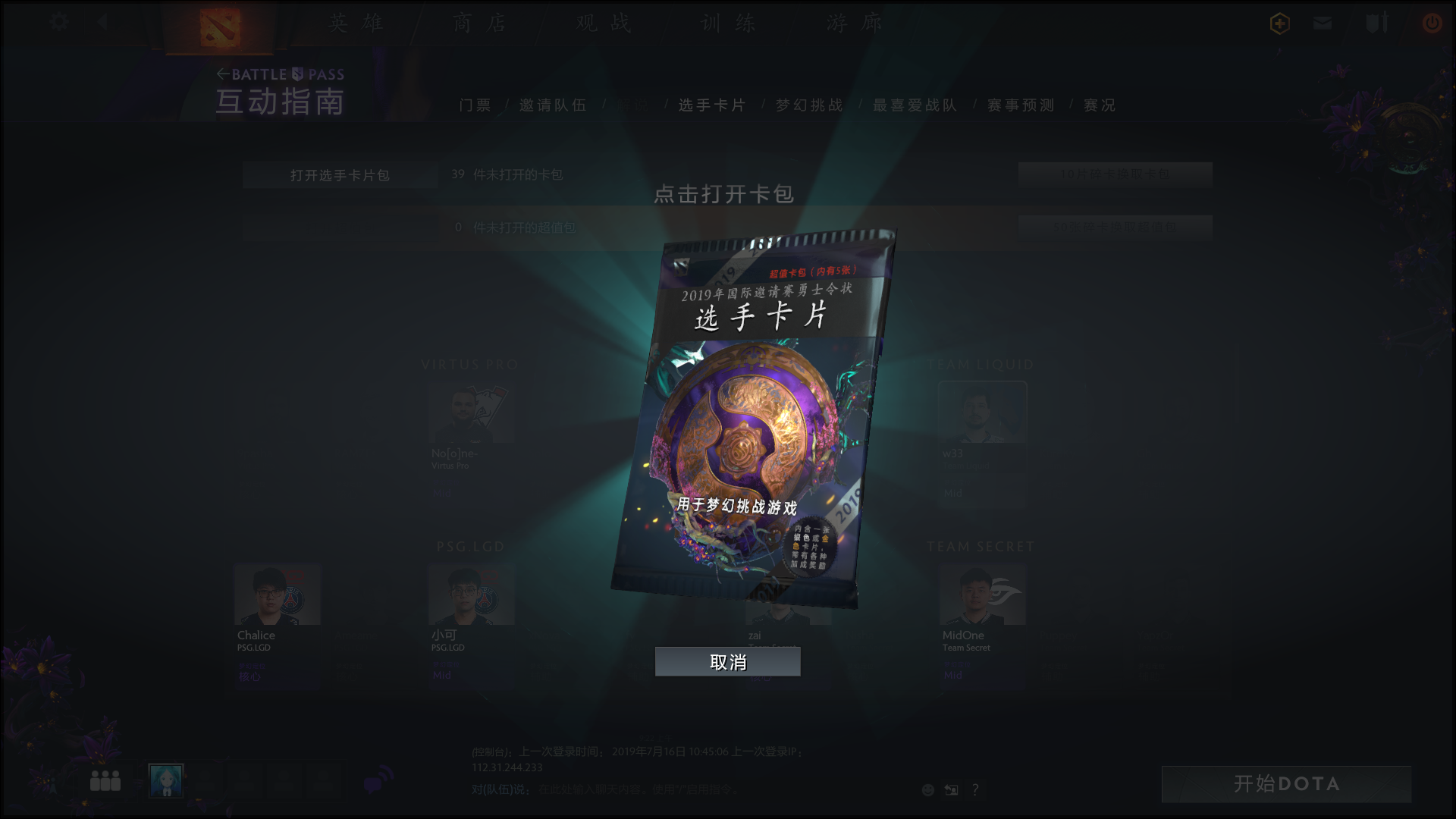Click the screenshot share icon near the chat
This screenshot has width=1456, height=819.
[951, 789]
